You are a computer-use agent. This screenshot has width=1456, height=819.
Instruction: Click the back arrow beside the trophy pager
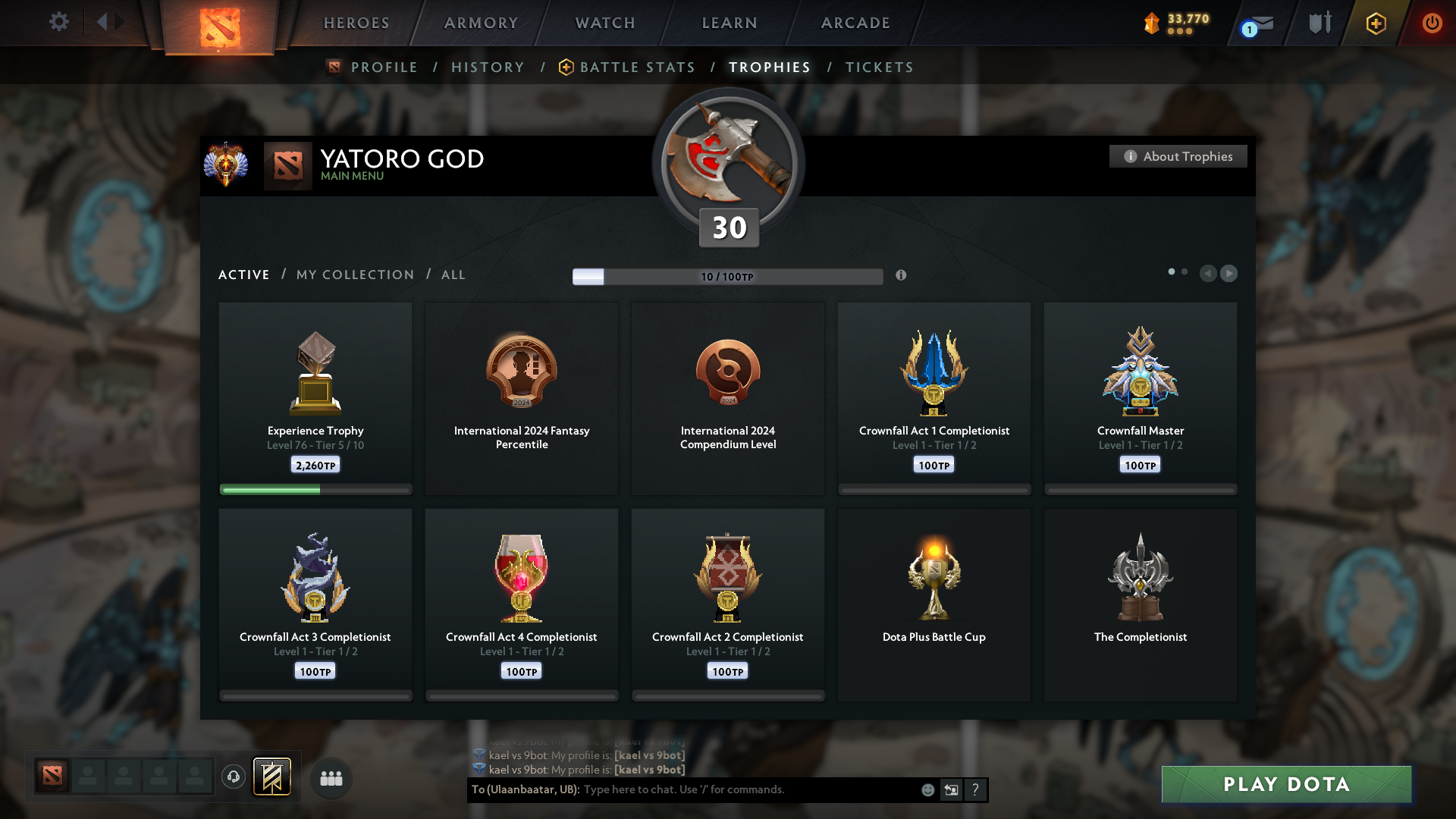coord(1209,274)
